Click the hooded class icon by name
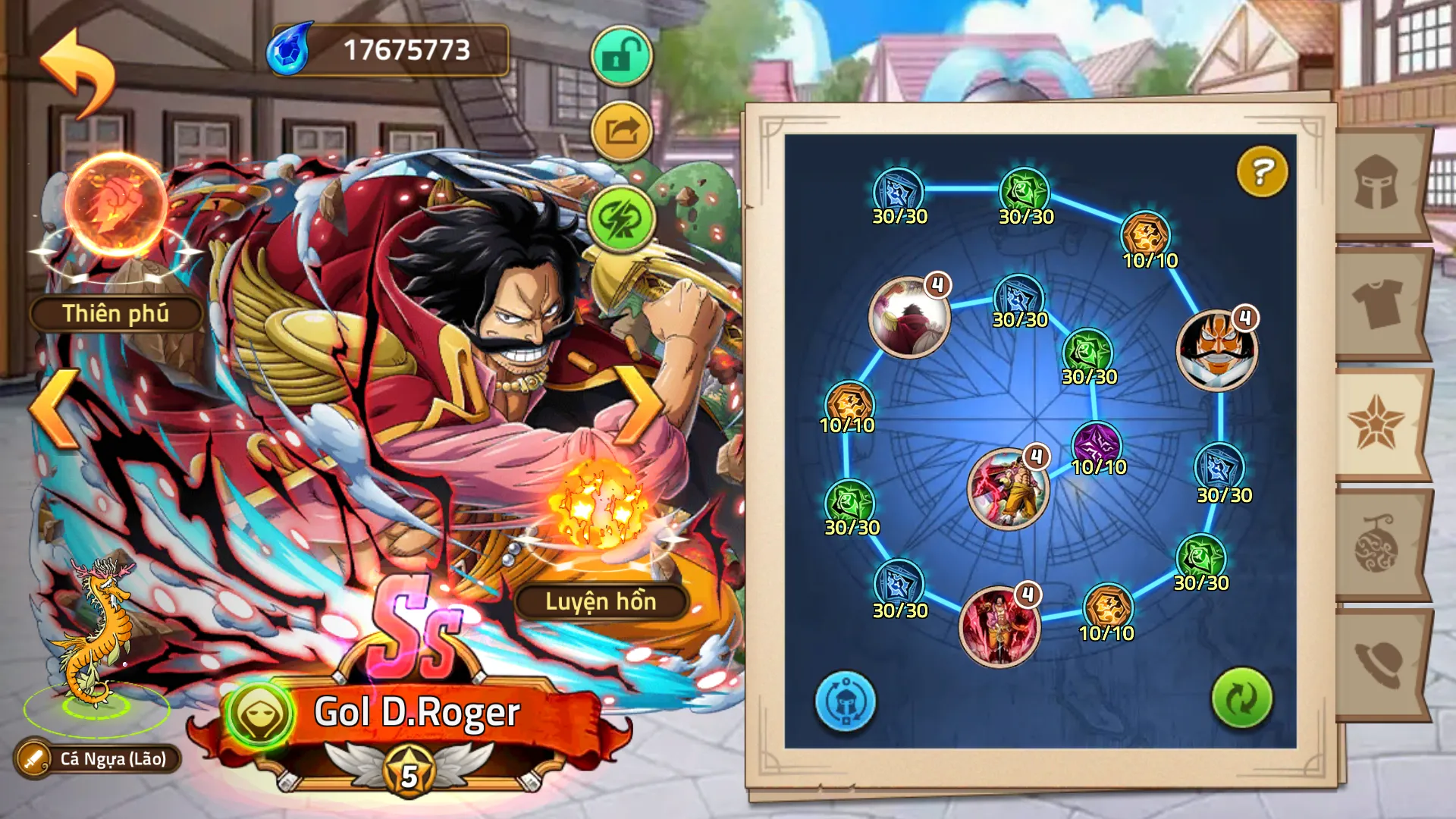This screenshot has width=1456, height=819. (259, 714)
